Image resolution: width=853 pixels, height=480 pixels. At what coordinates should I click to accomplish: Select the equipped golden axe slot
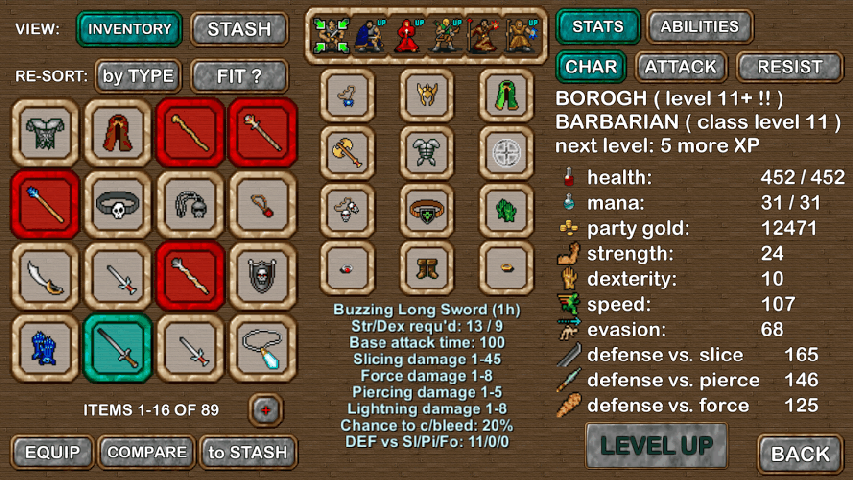pyautogui.click(x=348, y=152)
